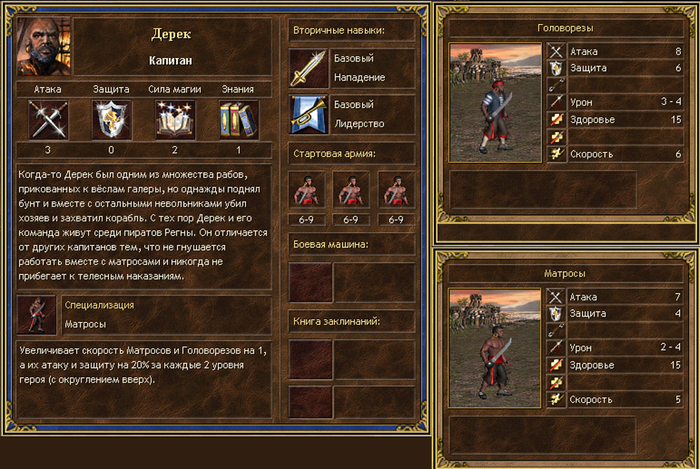Click the Leadership trumpet skill icon
The width and height of the screenshot is (700, 469).
pyautogui.click(x=307, y=114)
